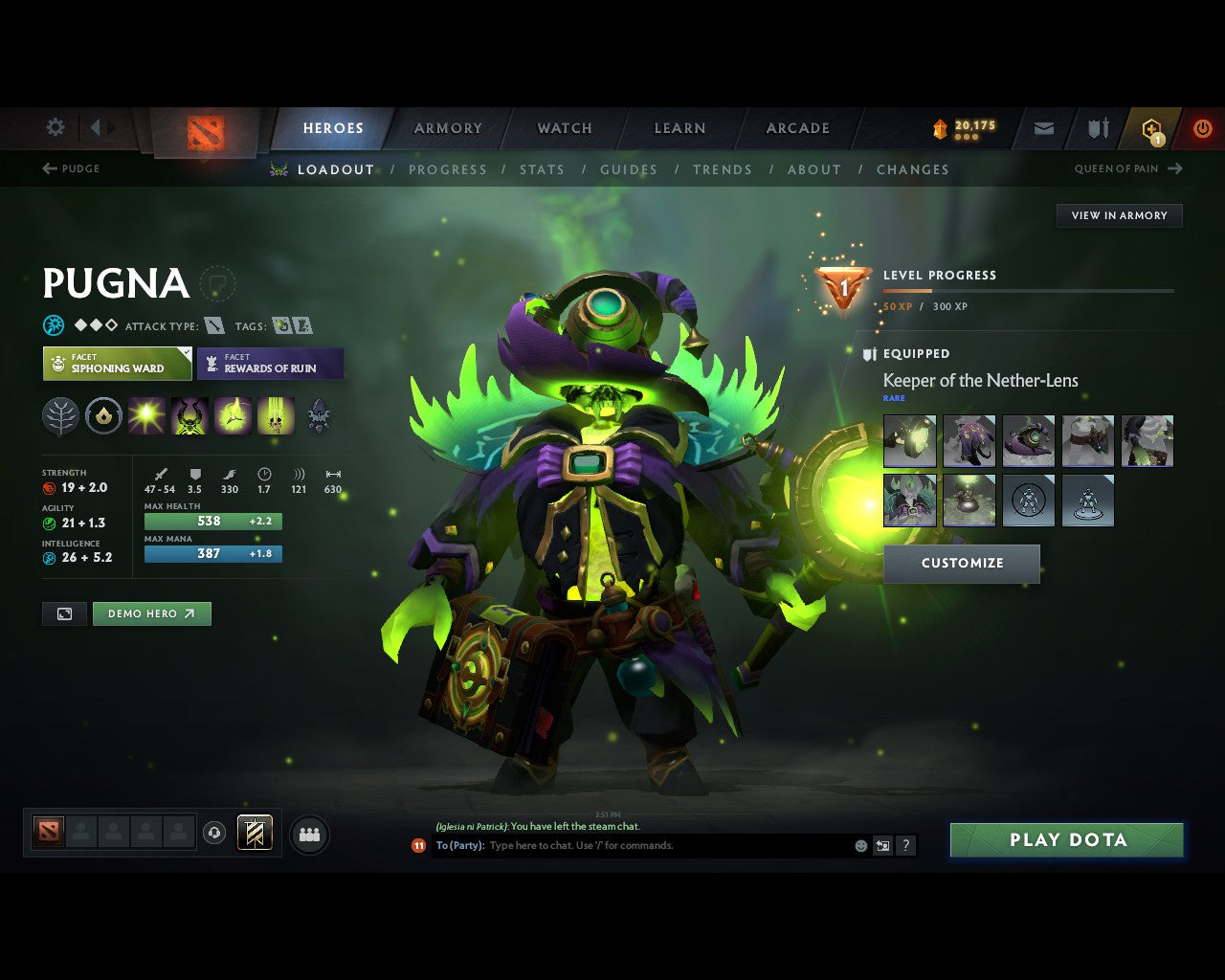Open the Dota Plus hexagon icon
Viewport: 1225px width, 980px height.
[1150, 128]
